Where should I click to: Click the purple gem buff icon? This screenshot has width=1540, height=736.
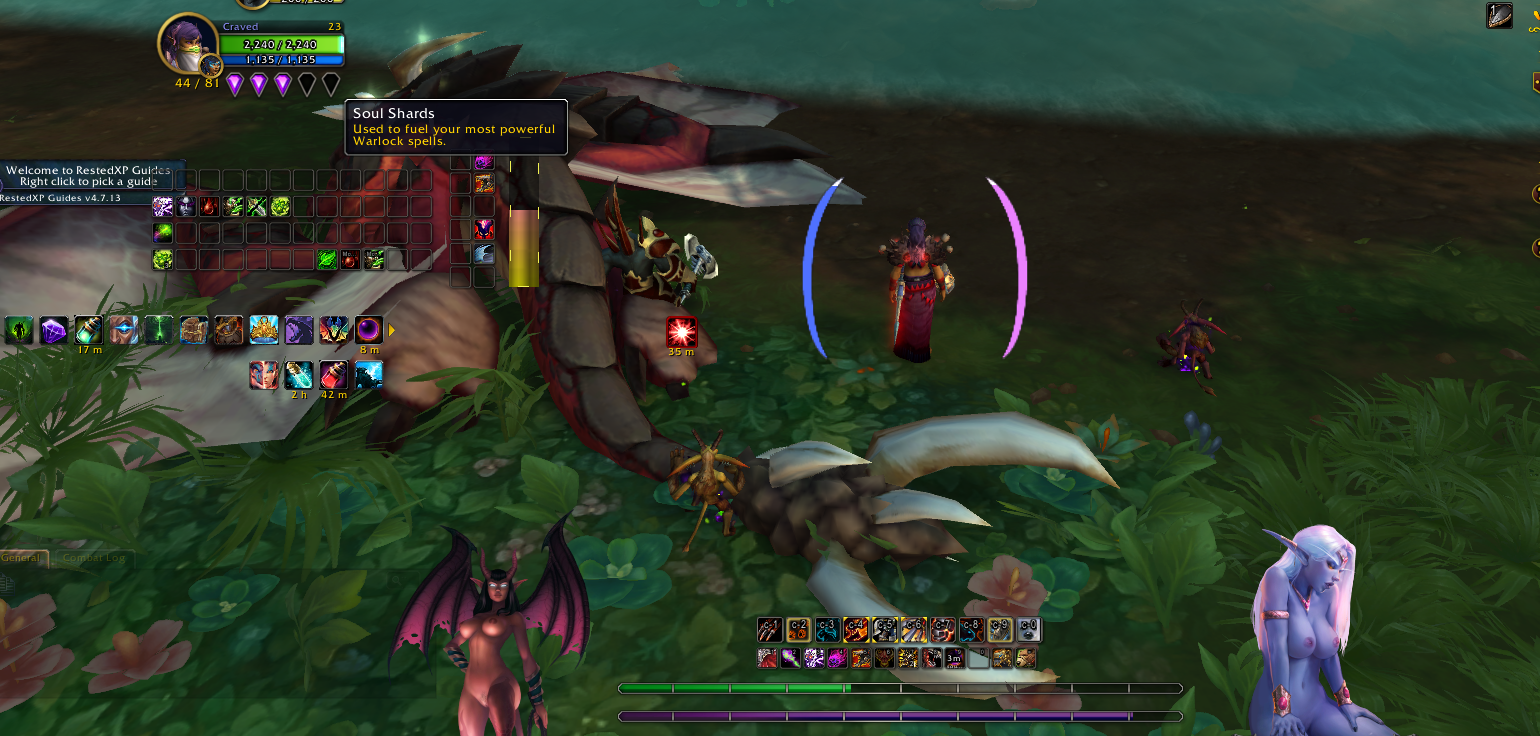[x=54, y=330]
